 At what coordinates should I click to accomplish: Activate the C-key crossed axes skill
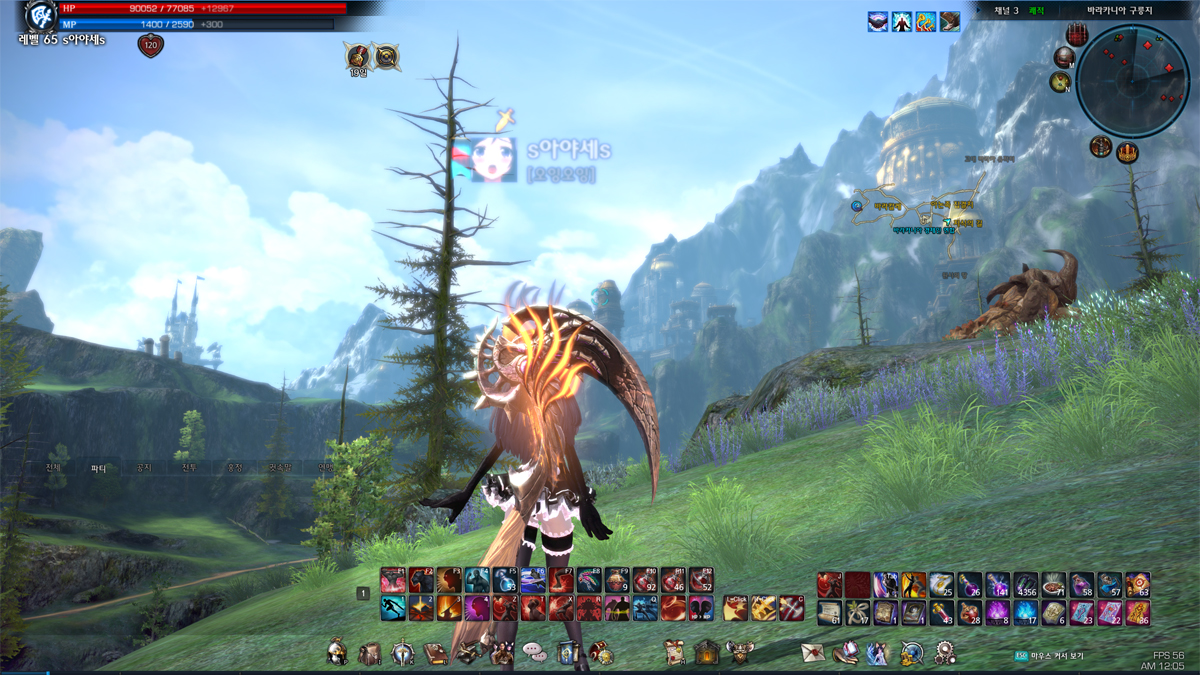click(x=791, y=608)
